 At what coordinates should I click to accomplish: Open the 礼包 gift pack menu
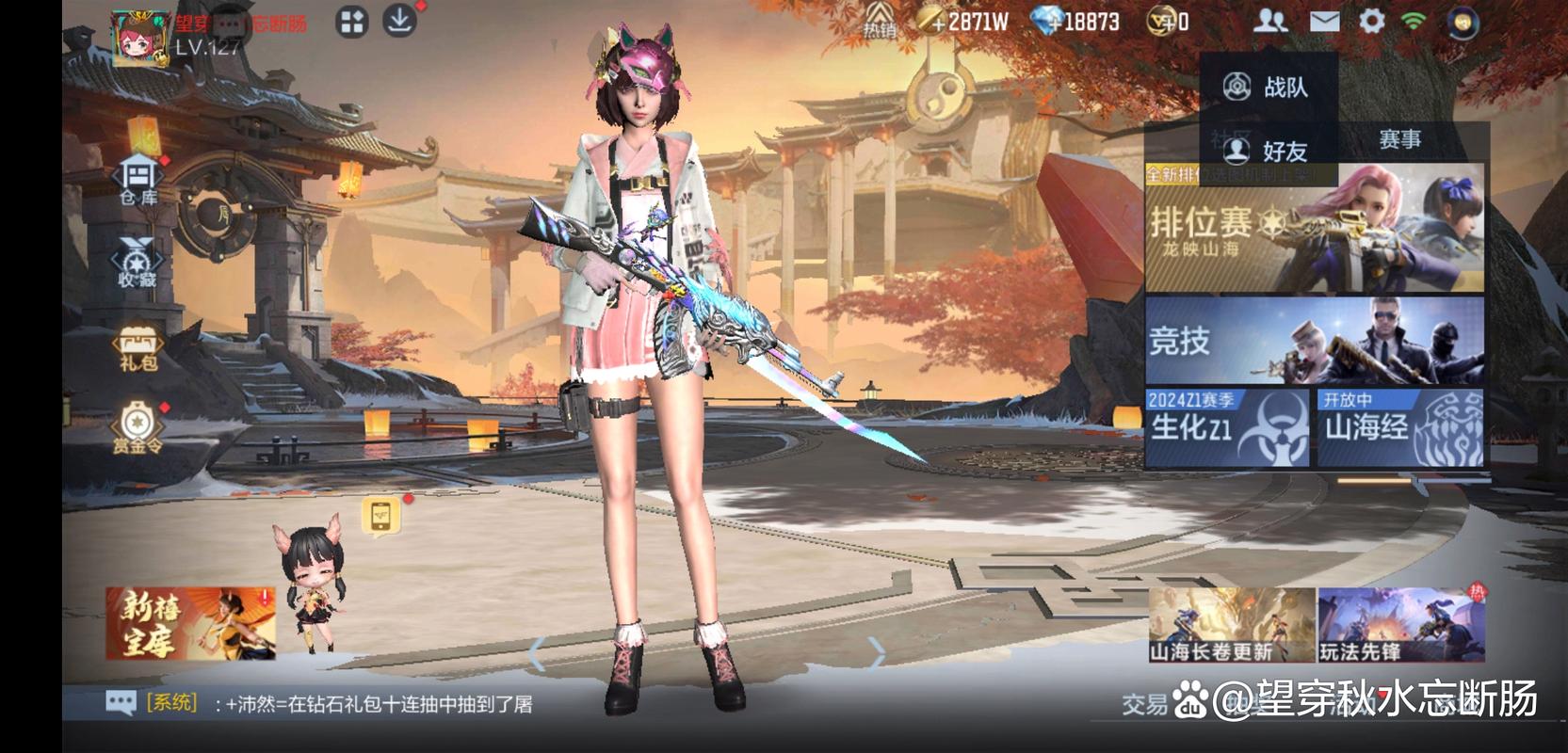pos(137,348)
